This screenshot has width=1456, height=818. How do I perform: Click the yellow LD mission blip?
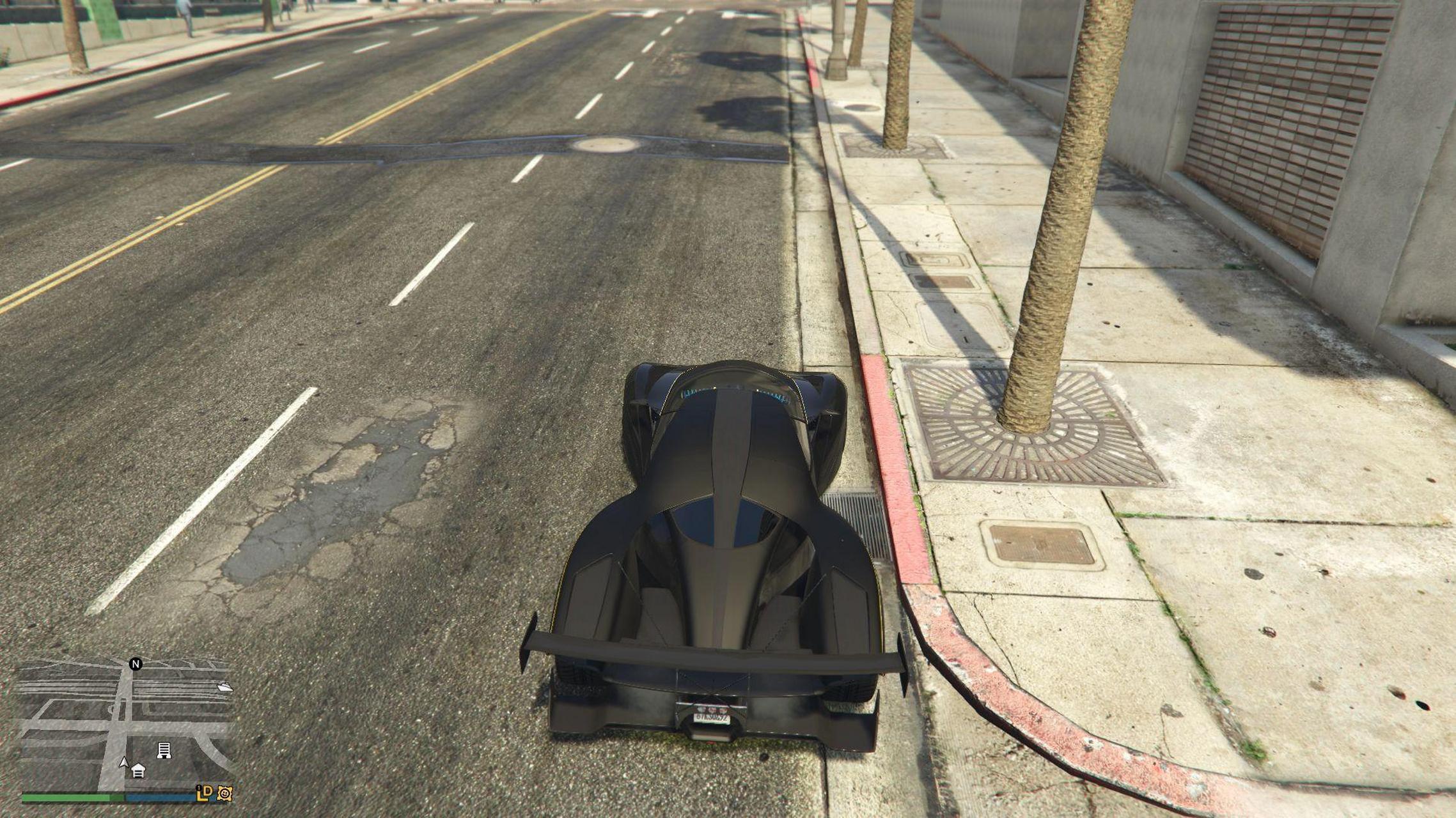pyautogui.click(x=205, y=793)
